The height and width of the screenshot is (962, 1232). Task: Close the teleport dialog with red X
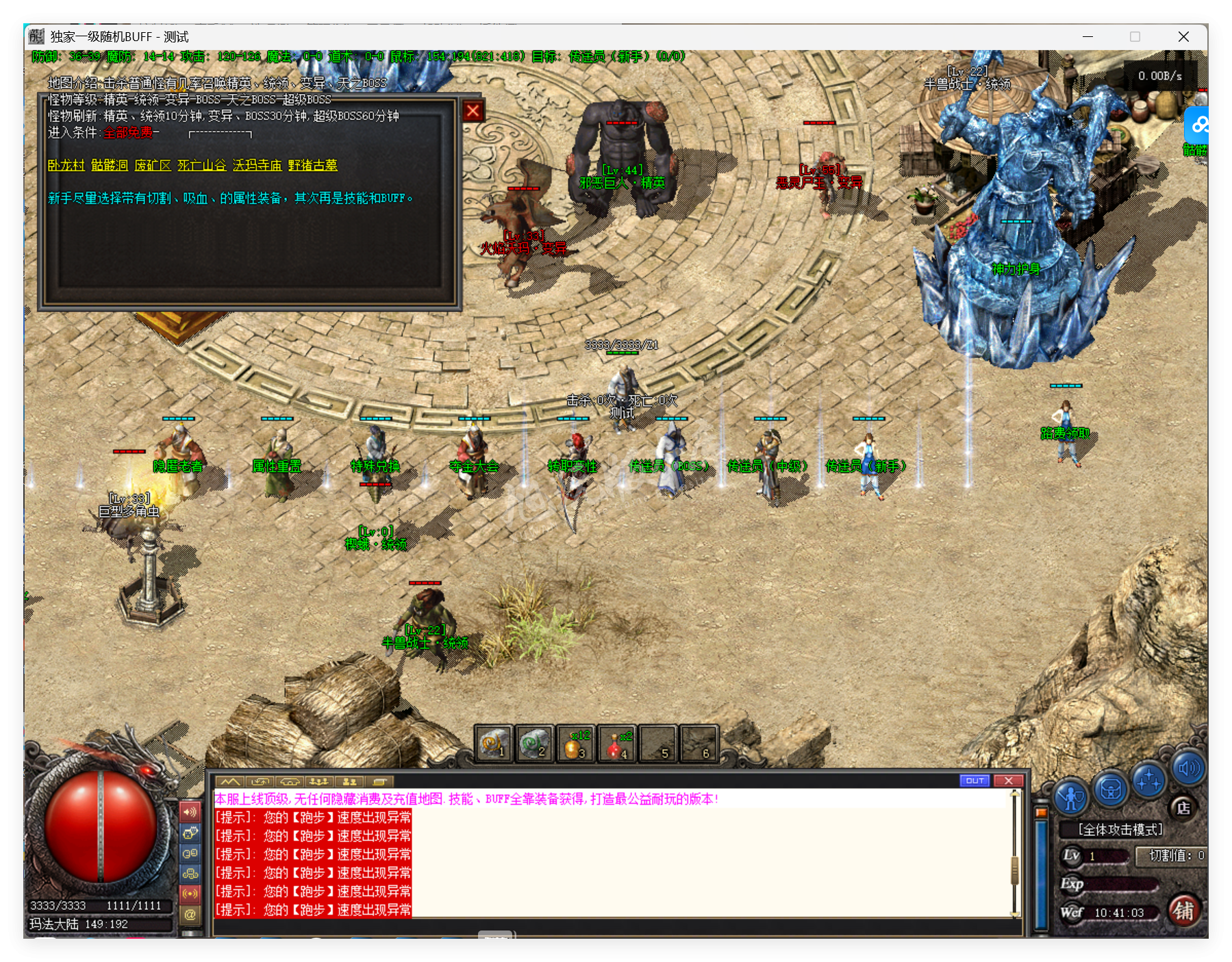[473, 111]
